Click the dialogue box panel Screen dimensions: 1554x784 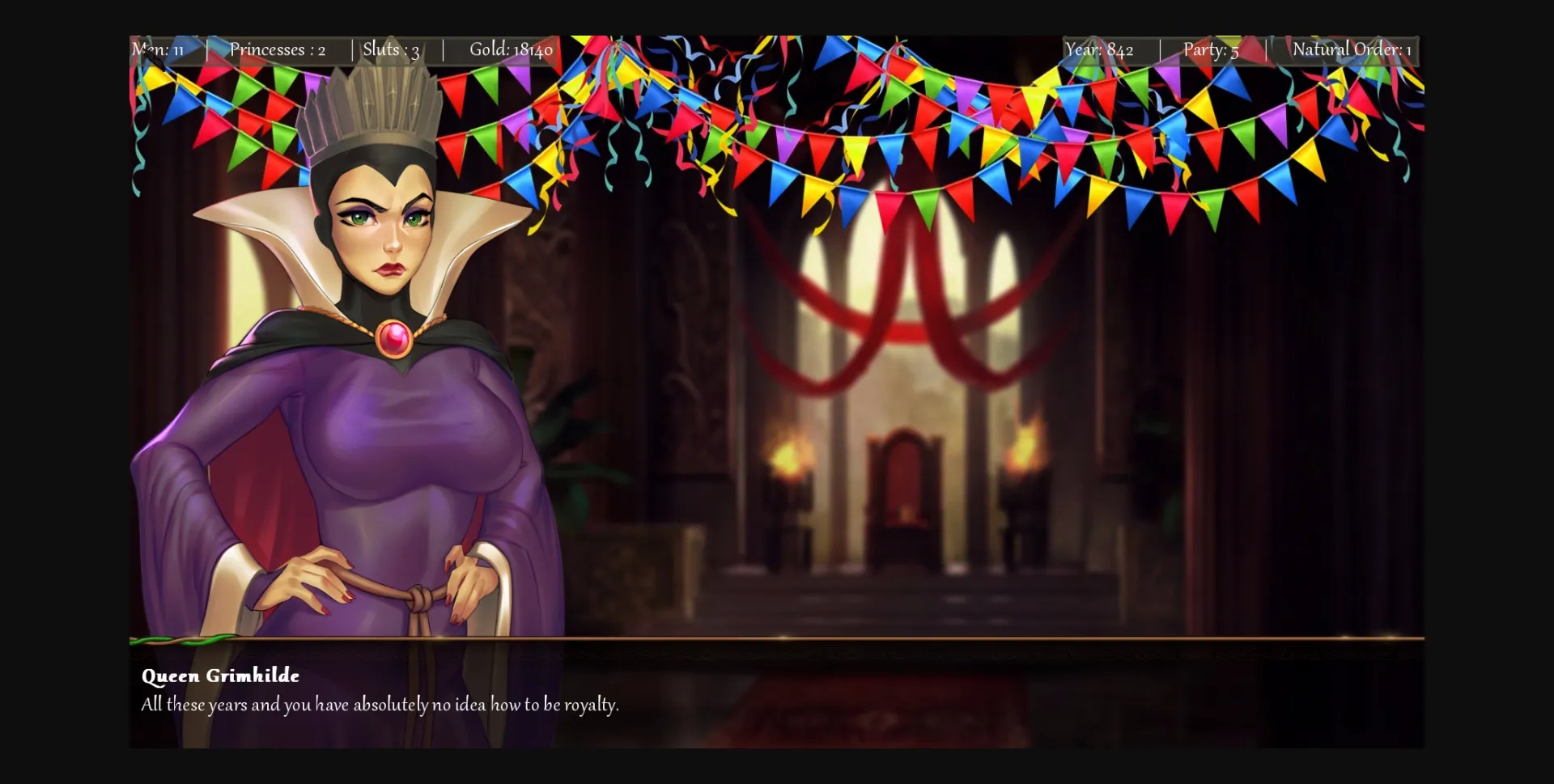777,696
